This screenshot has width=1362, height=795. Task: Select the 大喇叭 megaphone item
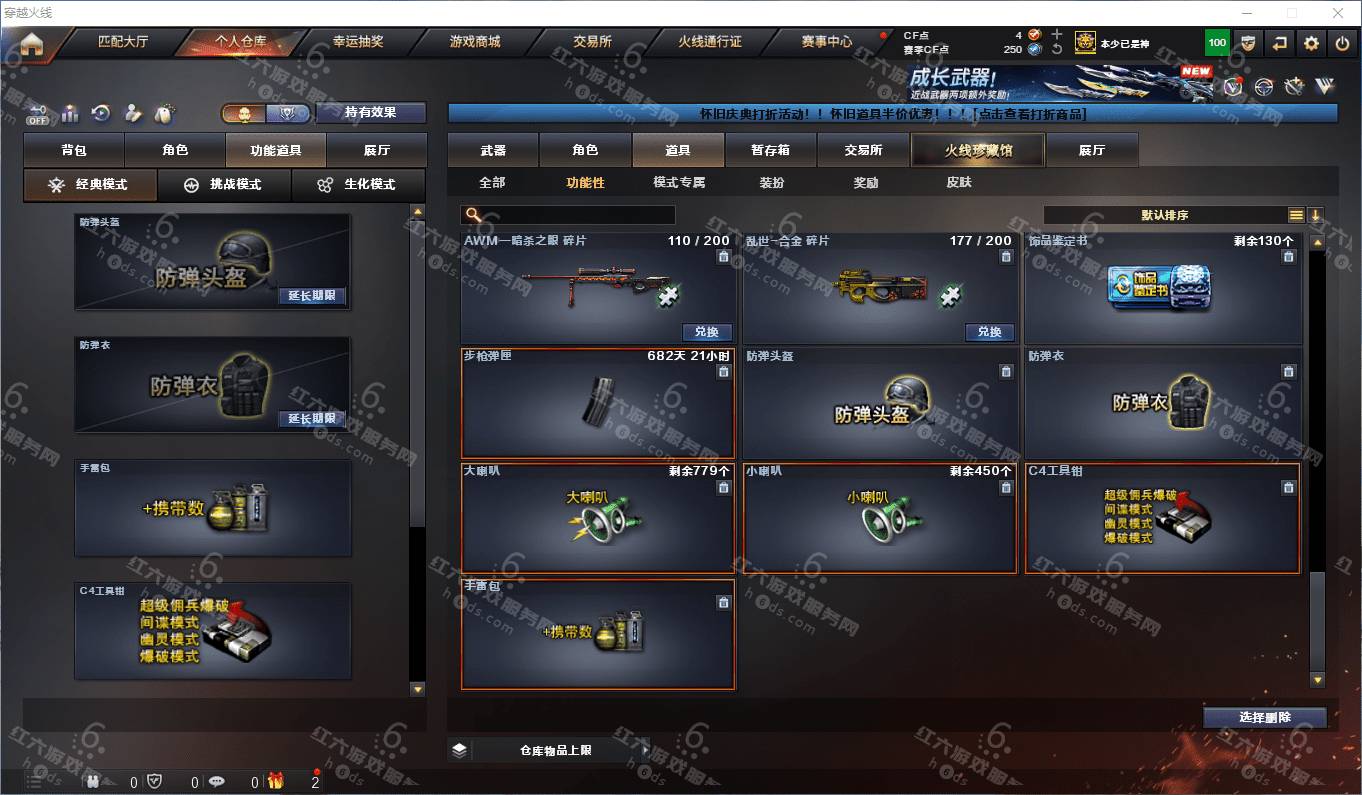[x=597, y=517]
